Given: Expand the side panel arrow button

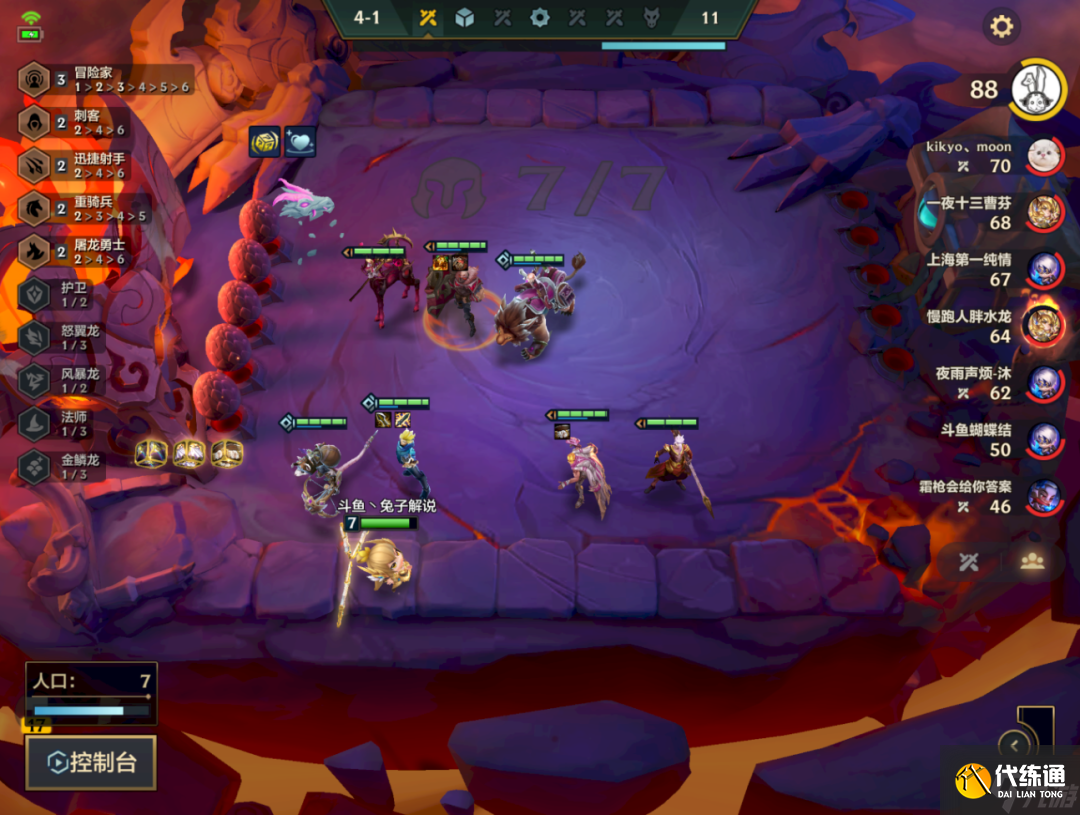Looking at the screenshot, I should coord(1015,745).
